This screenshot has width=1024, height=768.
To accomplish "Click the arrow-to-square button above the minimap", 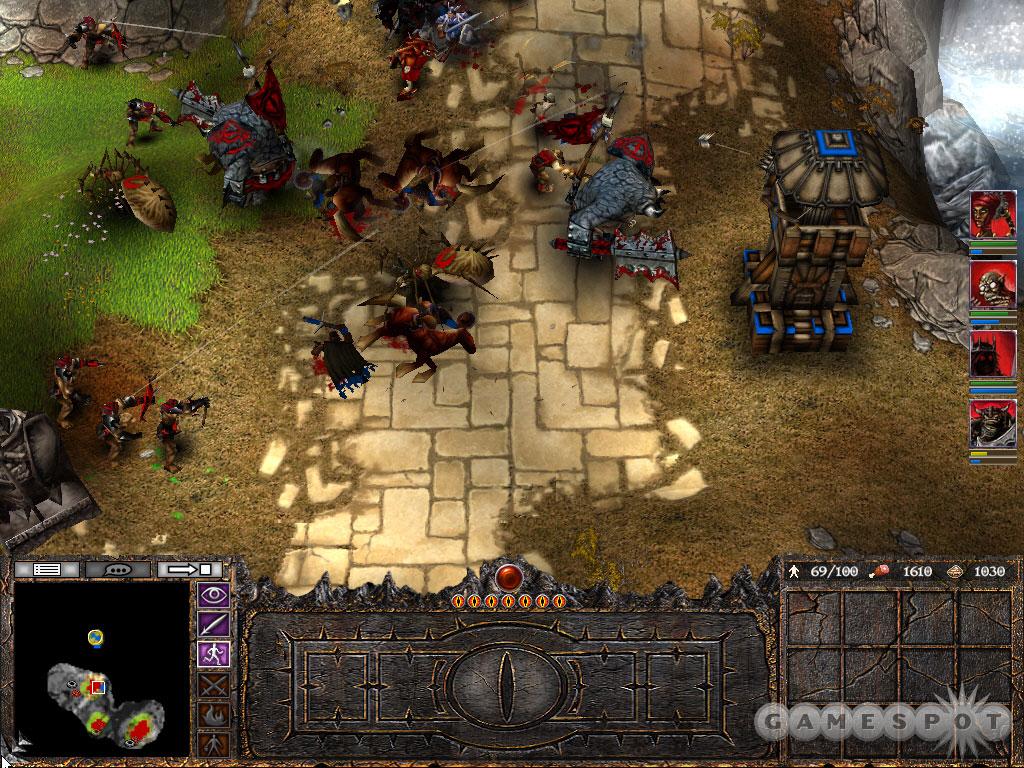I will tap(188, 569).
